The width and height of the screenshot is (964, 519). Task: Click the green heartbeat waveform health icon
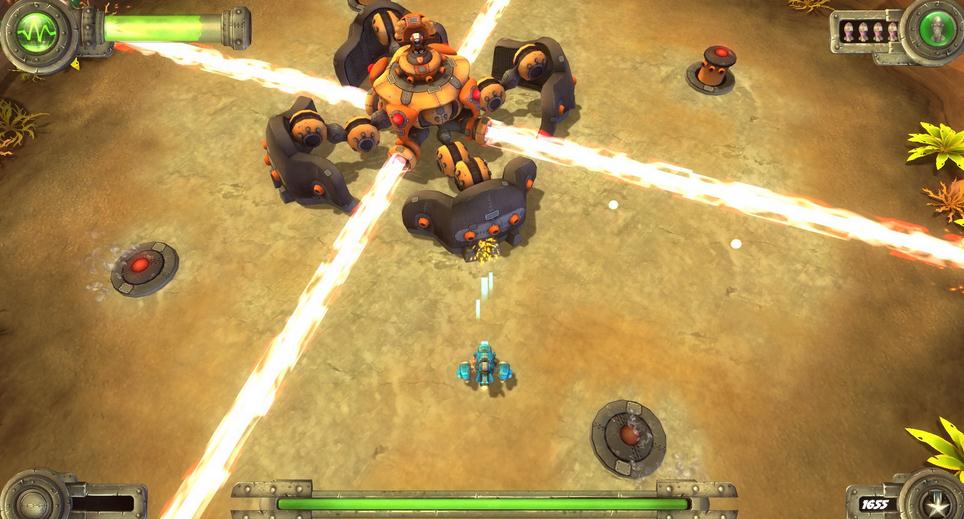(37, 31)
